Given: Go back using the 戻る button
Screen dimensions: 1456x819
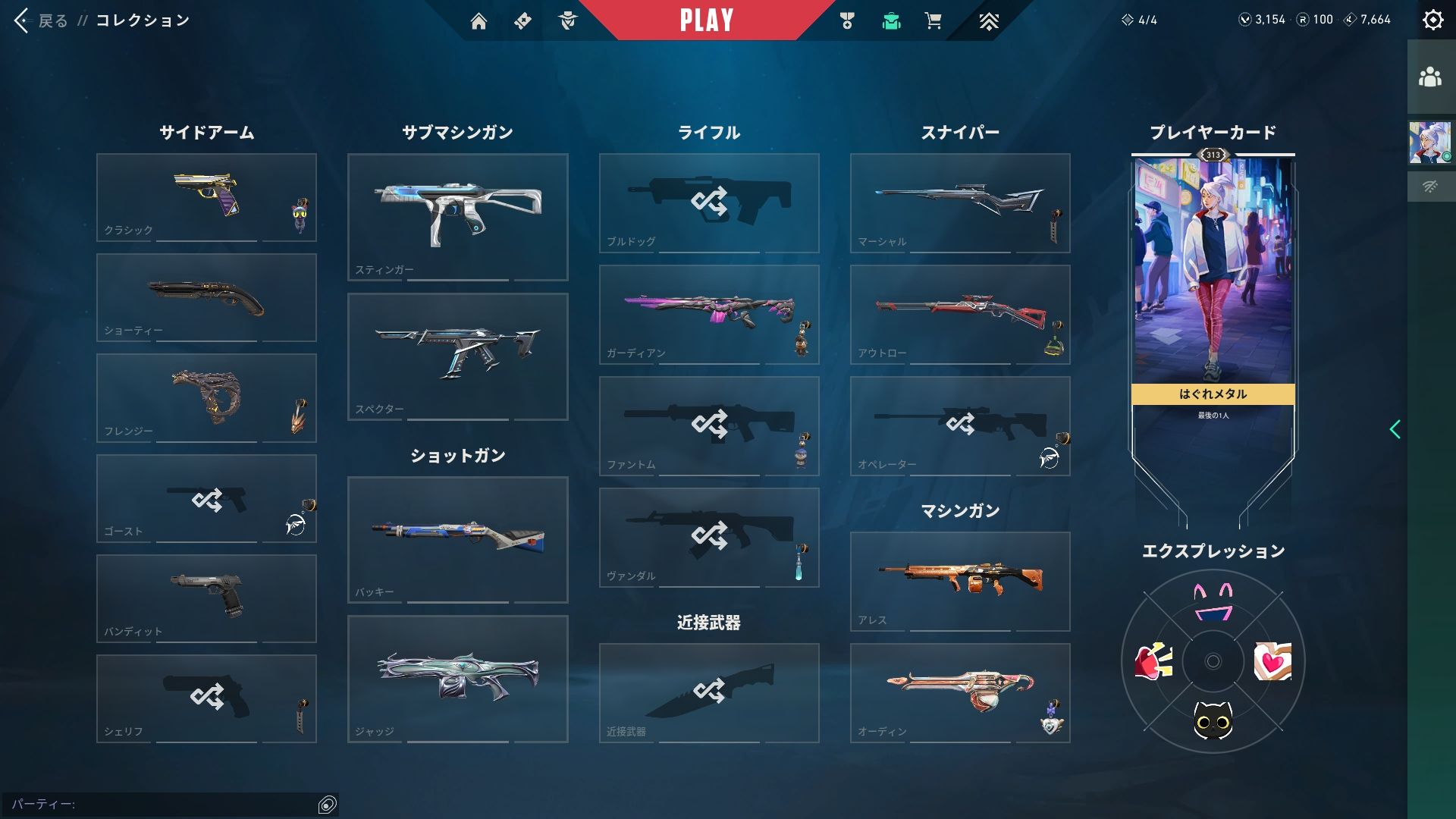Looking at the screenshot, I should point(41,20).
